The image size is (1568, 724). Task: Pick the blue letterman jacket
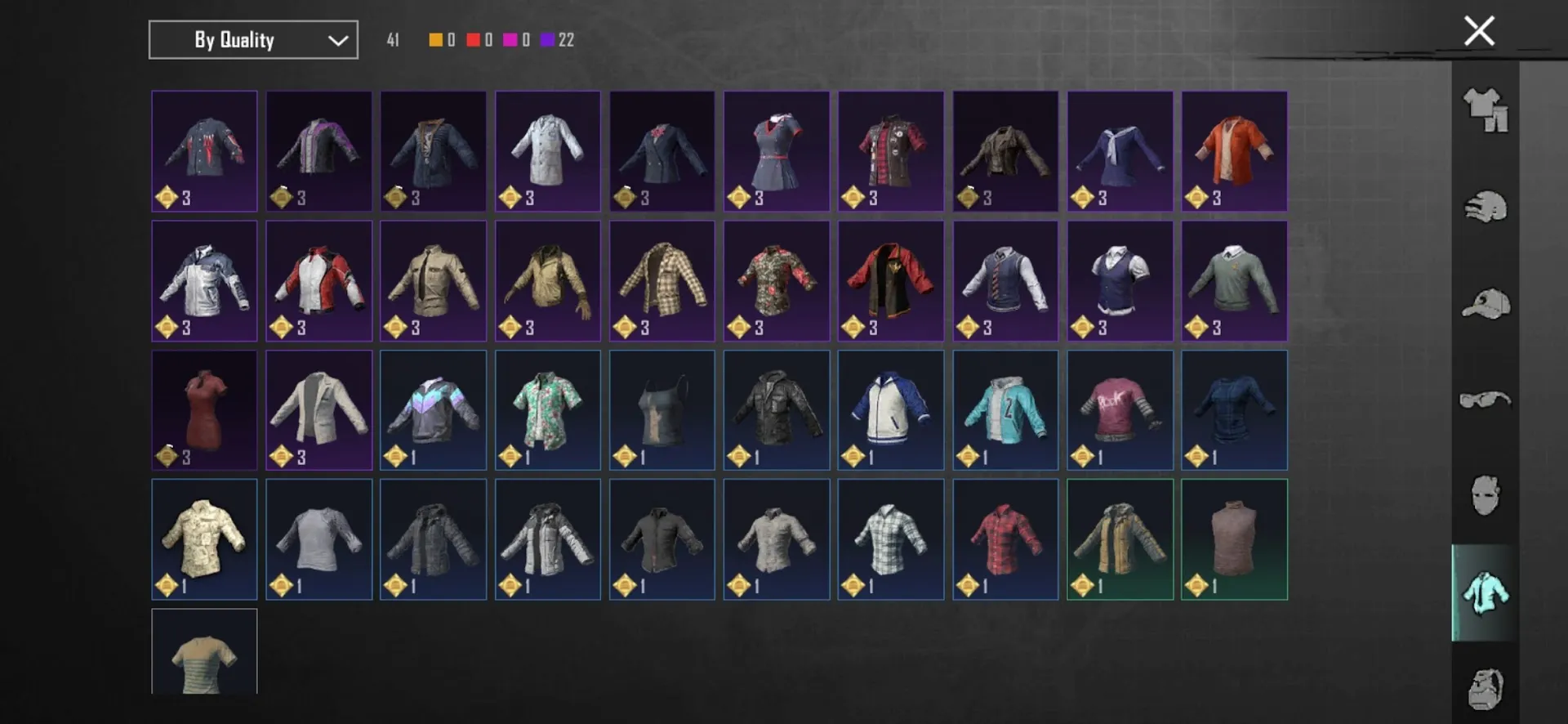point(890,409)
